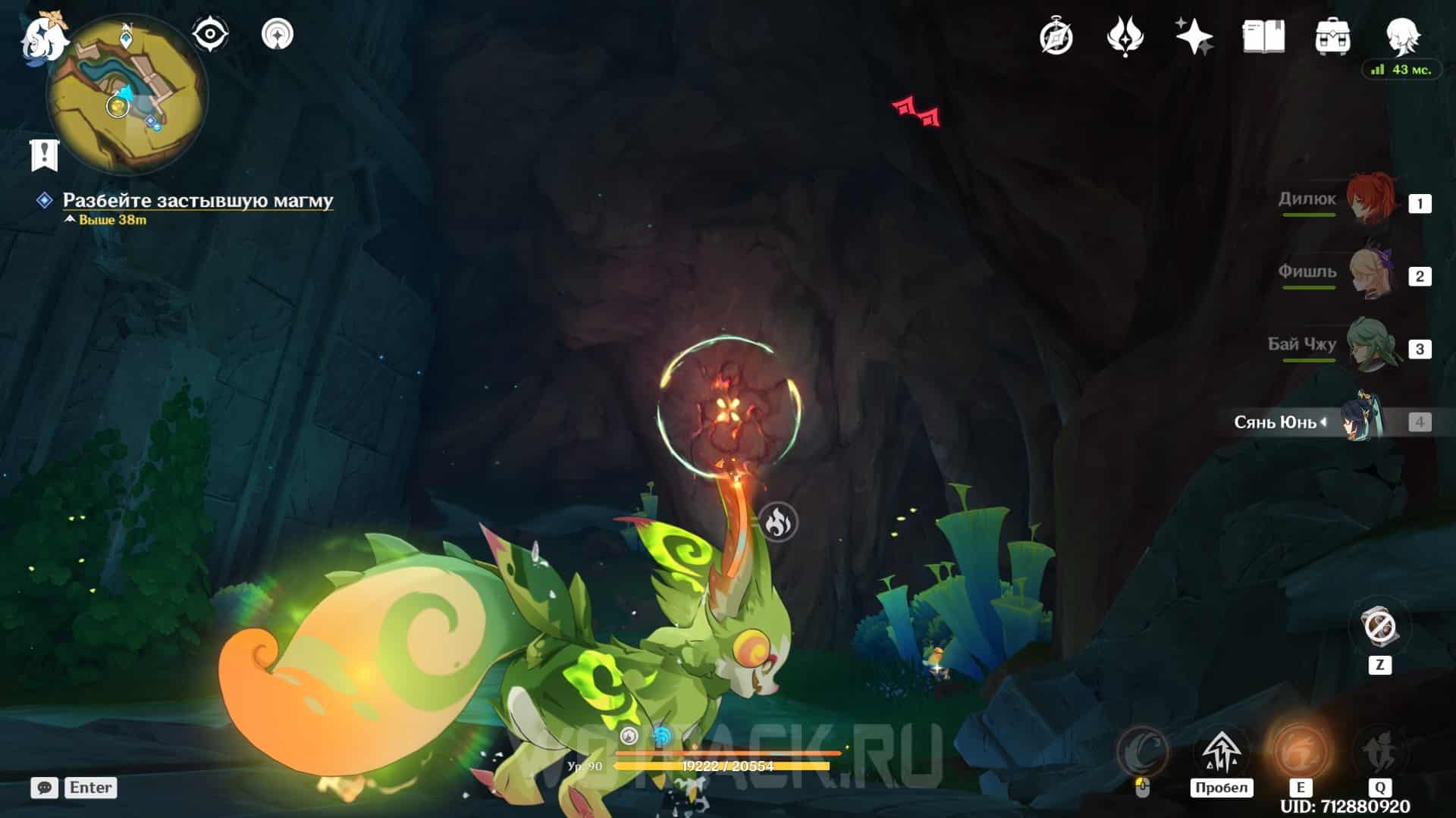The image size is (1456, 818).
Task: Select the tracked quest "Разбейте застывшую магму"
Action: (197, 200)
